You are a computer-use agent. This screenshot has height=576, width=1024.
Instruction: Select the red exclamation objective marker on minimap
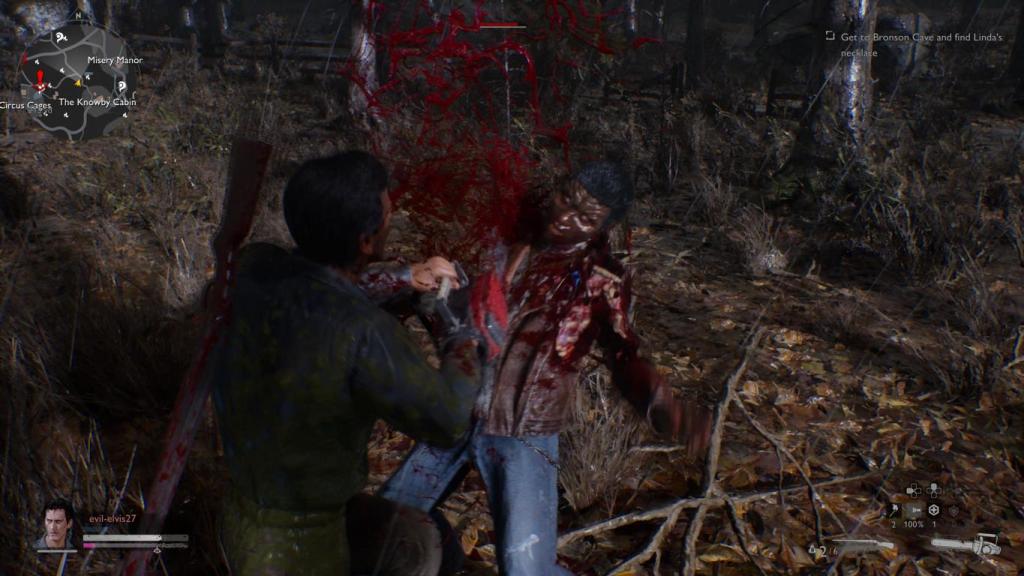click(40, 80)
